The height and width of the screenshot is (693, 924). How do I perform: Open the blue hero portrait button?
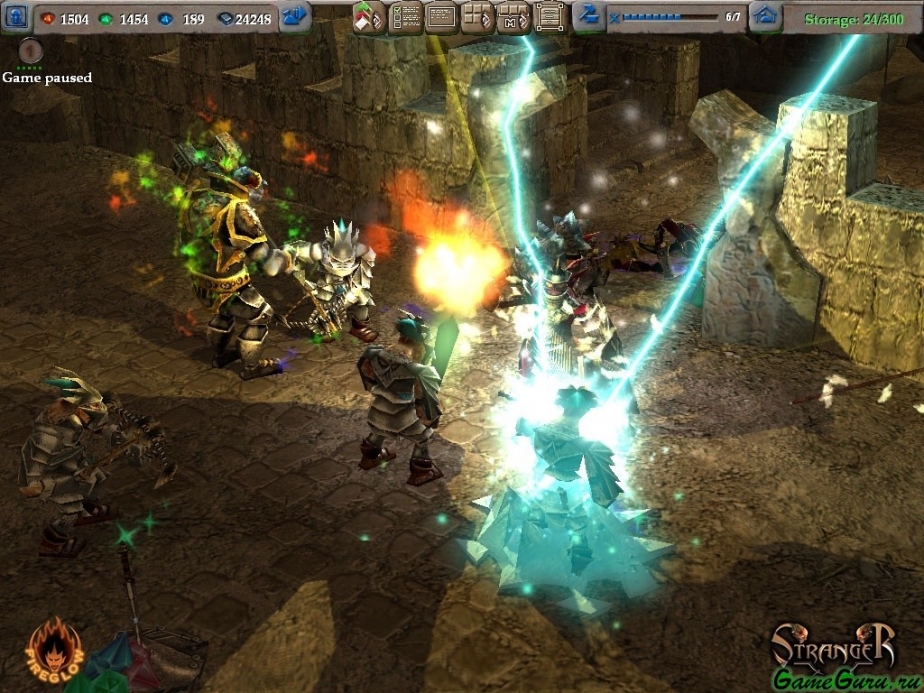[x=17, y=17]
